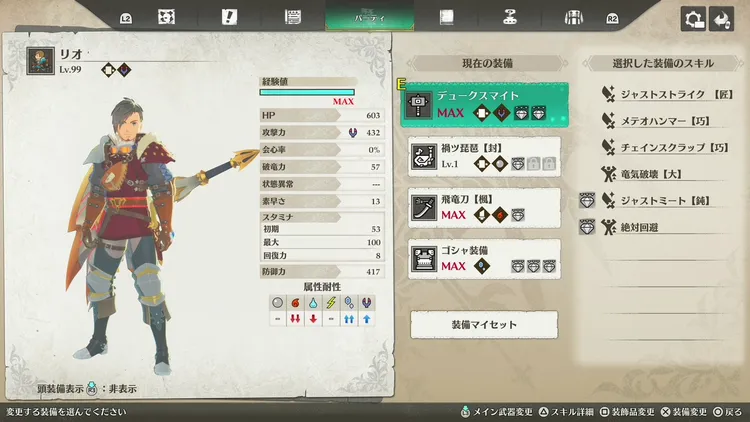Switch to the book icon tab

pos(446,17)
